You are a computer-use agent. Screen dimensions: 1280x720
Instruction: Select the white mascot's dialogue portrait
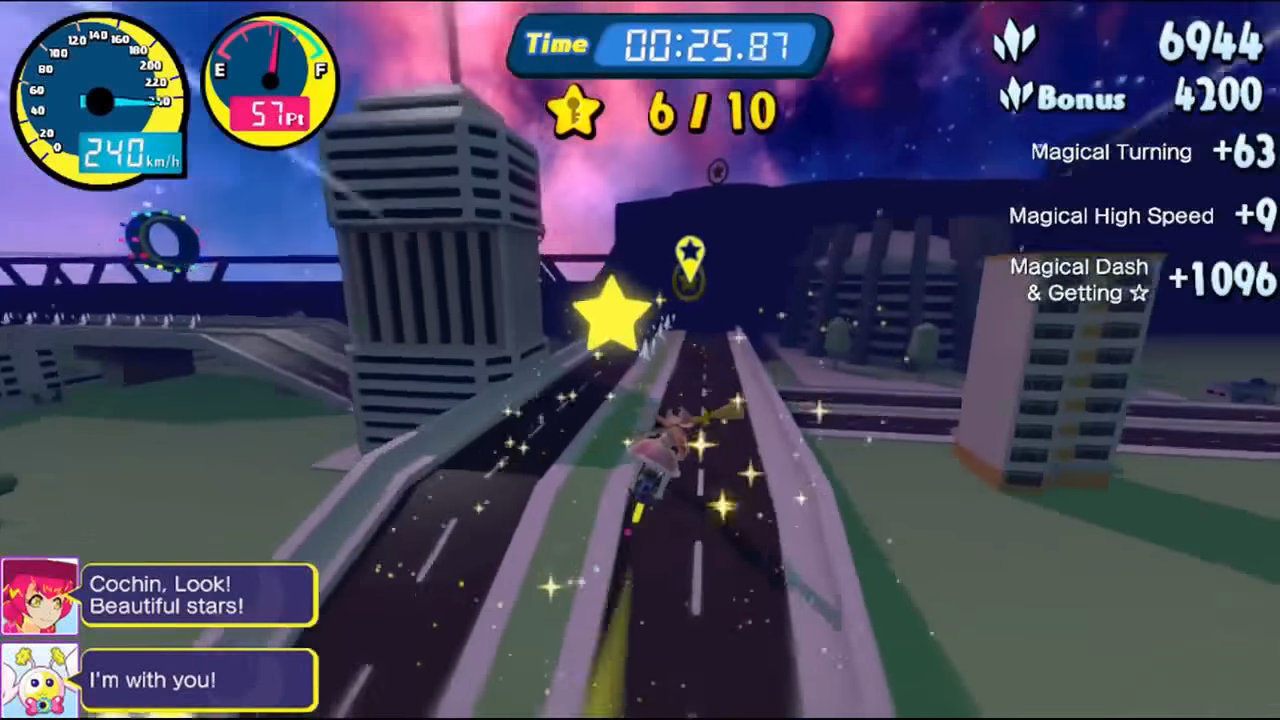40,680
